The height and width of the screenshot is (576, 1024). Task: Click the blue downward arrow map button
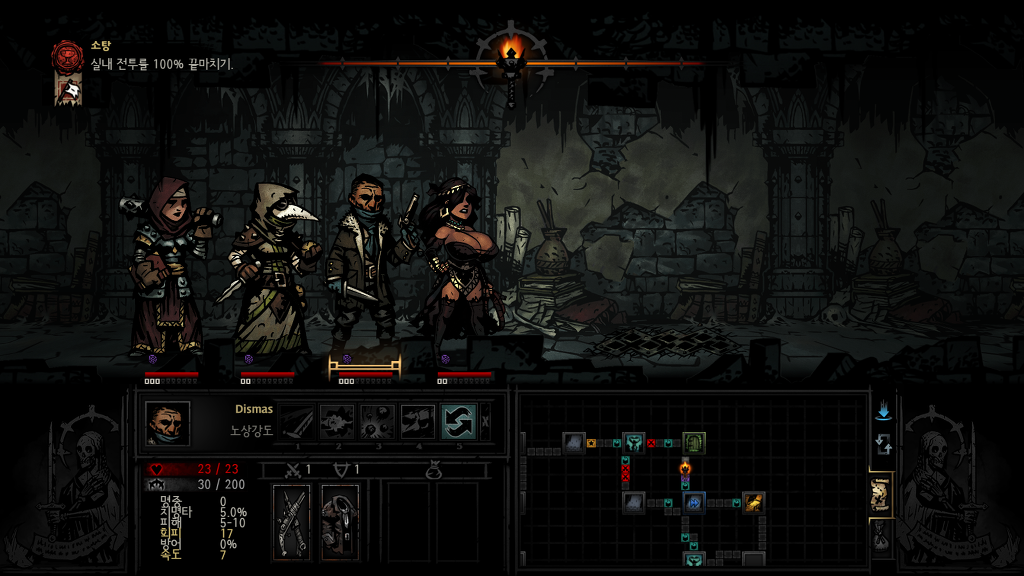[x=883, y=412]
